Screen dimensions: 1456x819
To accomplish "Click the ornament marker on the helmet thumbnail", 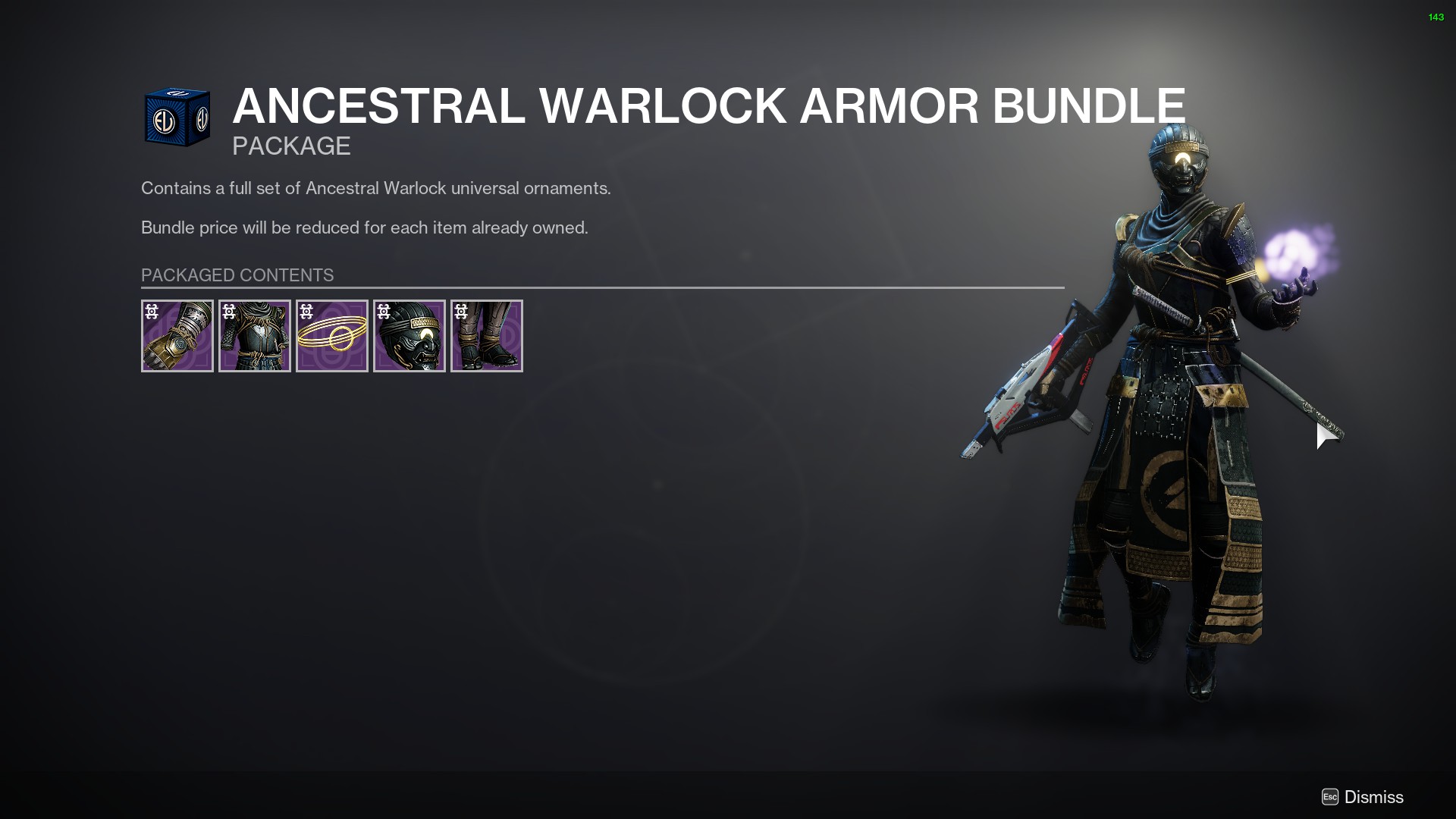I will click(383, 311).
